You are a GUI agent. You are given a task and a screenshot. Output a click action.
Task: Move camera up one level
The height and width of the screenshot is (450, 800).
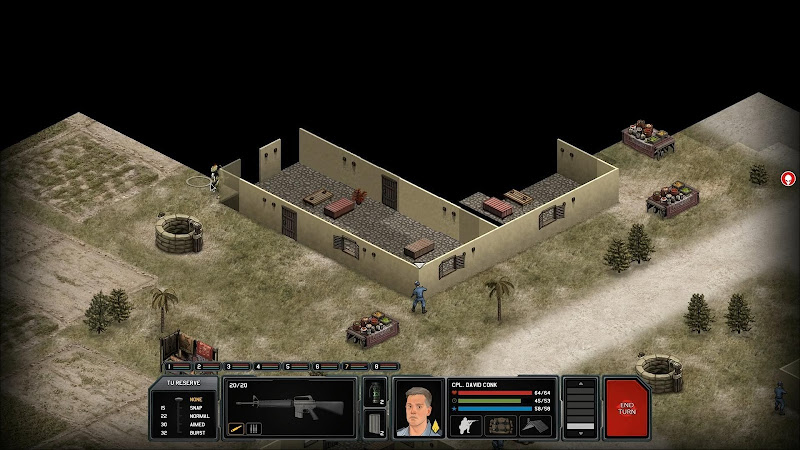coord(581,386)
